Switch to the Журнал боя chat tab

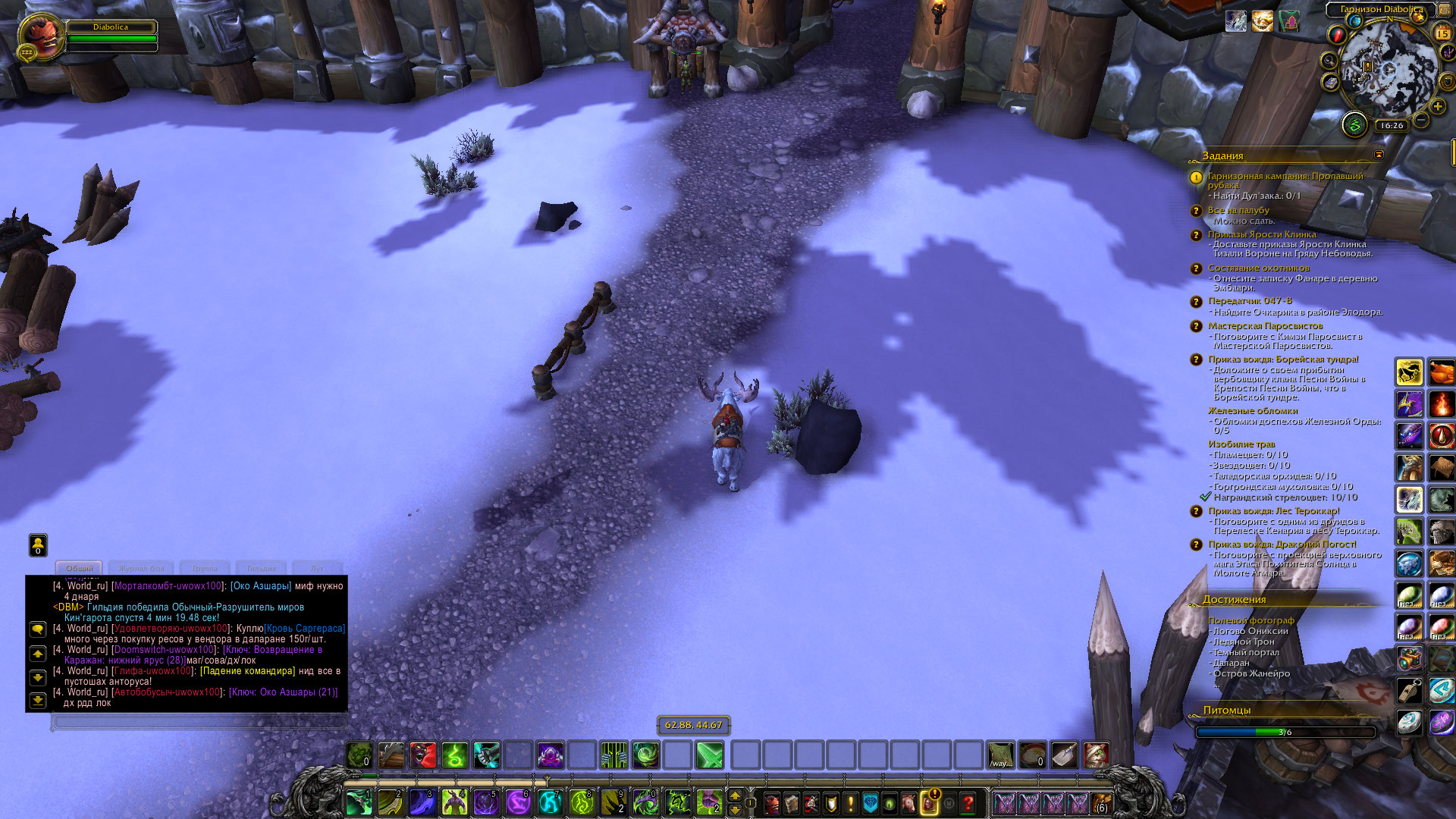pyautogui.click(x=141, y=568)
